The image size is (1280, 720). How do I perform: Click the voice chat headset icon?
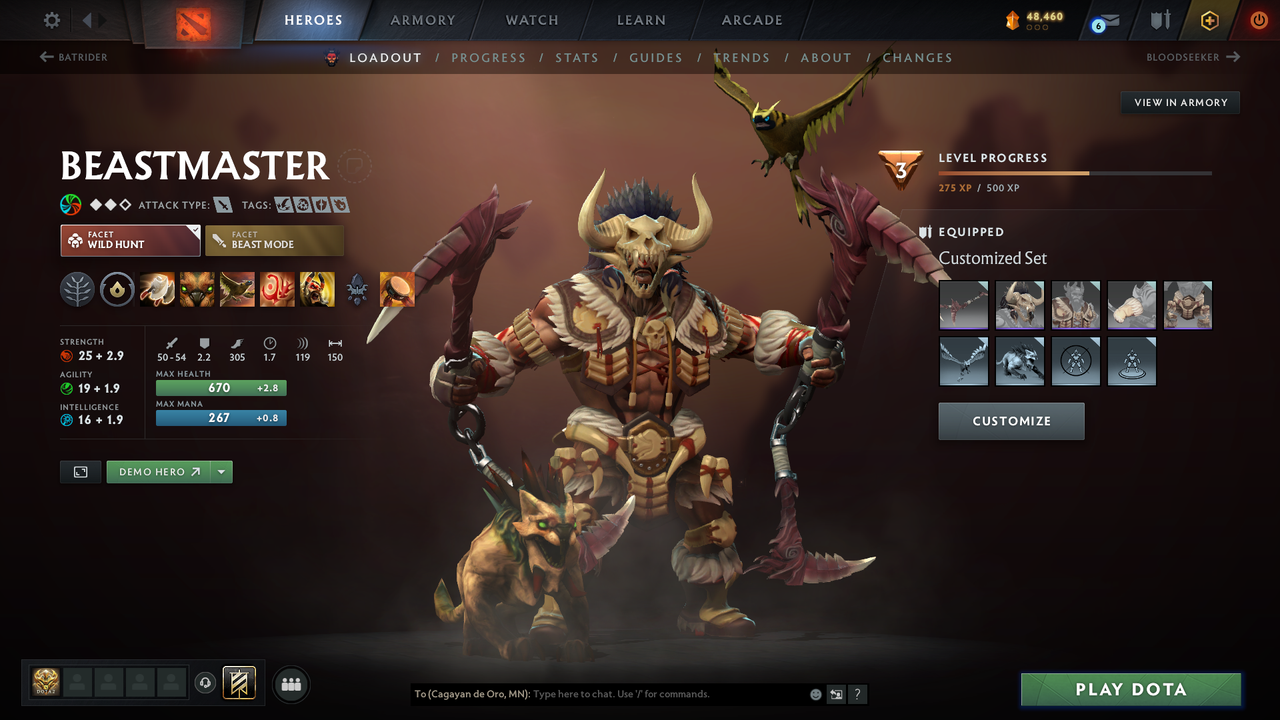[207, 682]
